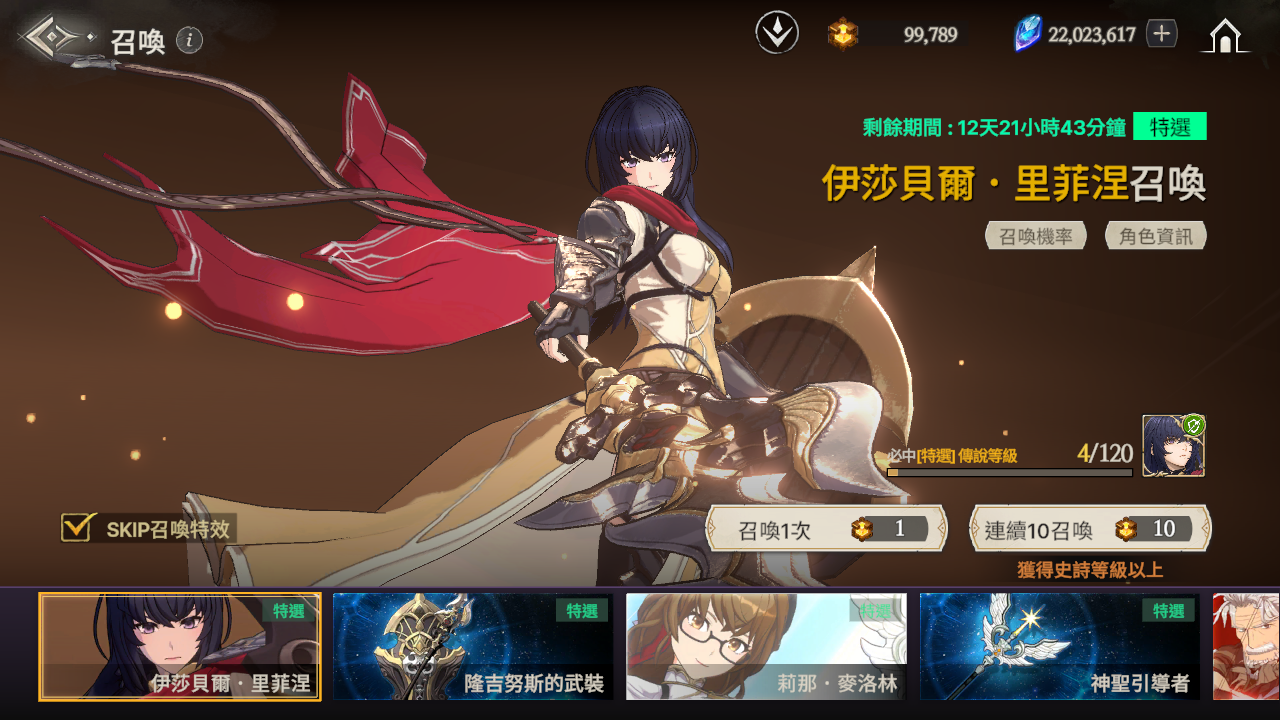Image resolution: width=1280 pixels, height=720 pixels.
Task: Go back using the top-left arrow
Action: (x=56, y=38)
